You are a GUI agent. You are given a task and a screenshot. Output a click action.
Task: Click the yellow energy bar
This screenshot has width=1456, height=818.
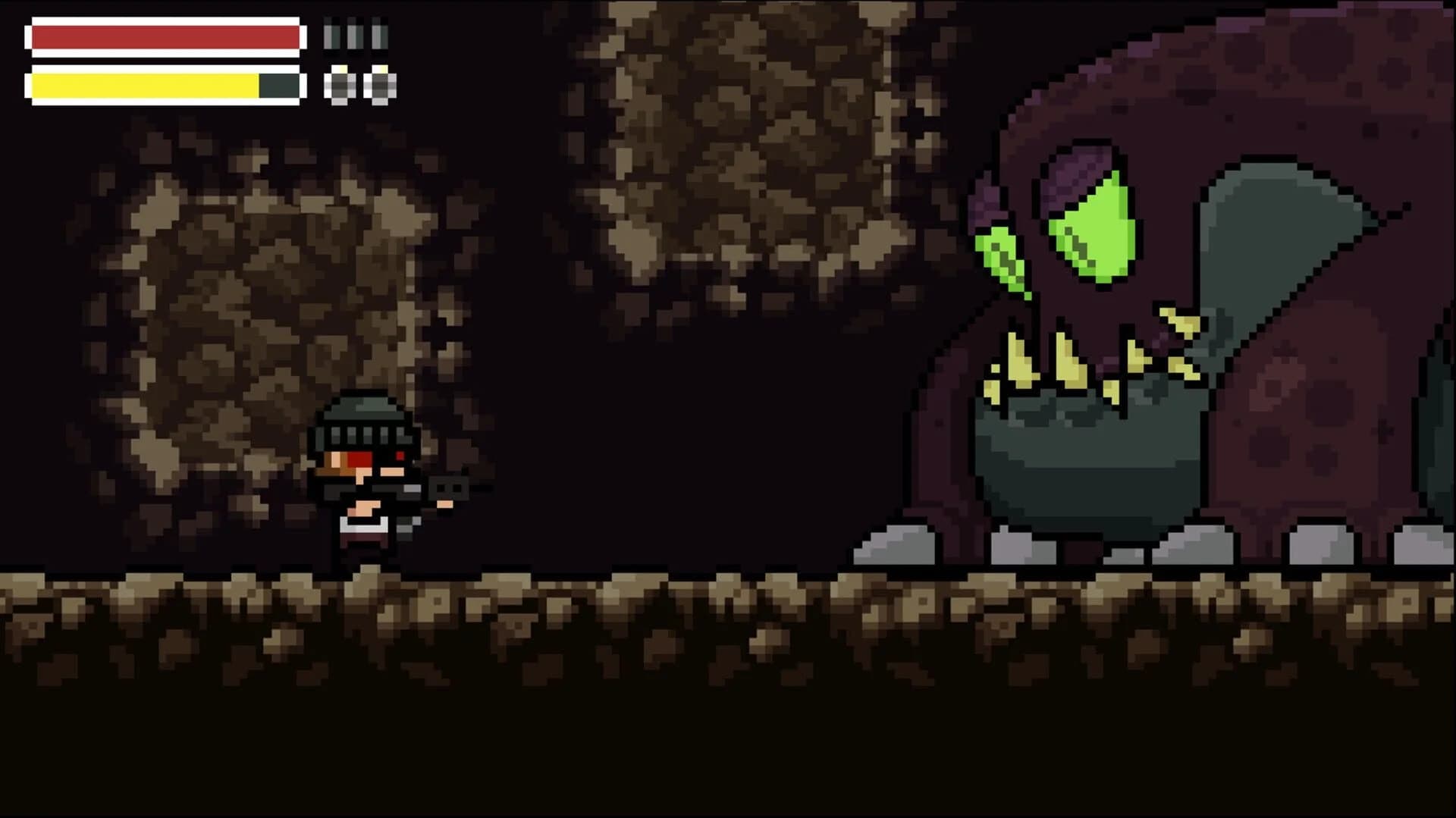(x=144, y=86)
